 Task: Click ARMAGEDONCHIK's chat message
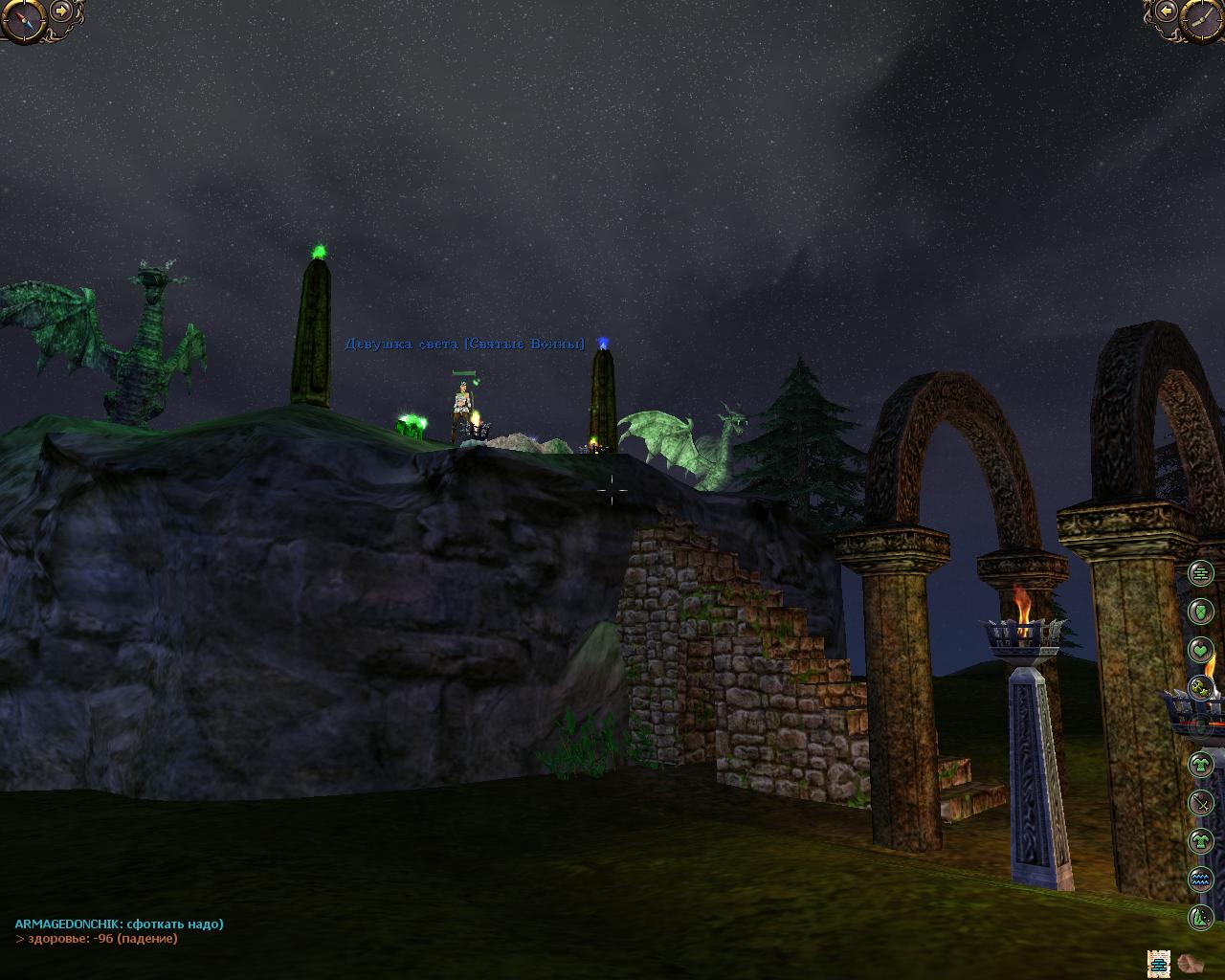pos(119,924)
